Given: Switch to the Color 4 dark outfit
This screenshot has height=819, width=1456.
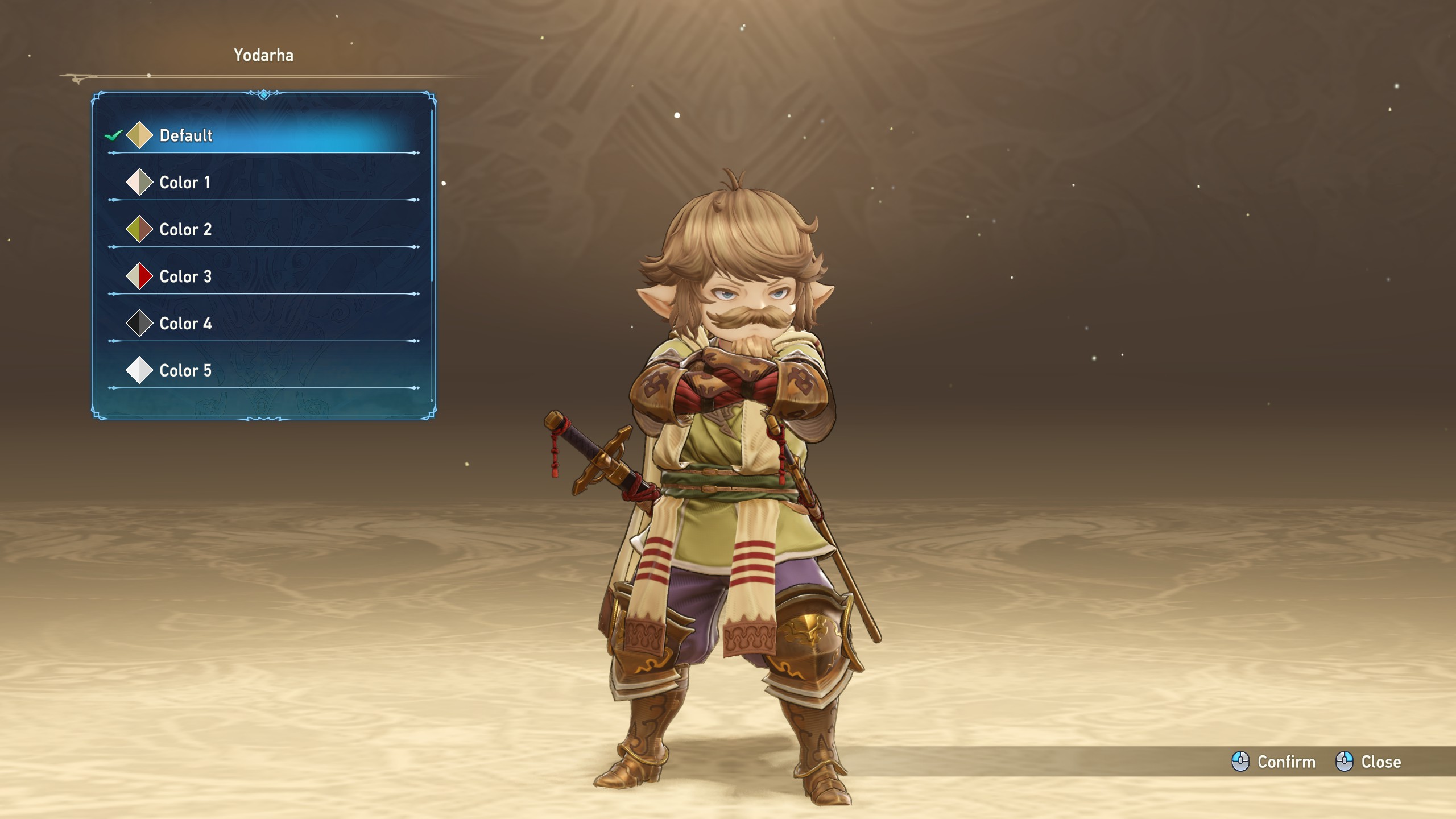Looking at the screenshot, I should [x=185, y=324].
